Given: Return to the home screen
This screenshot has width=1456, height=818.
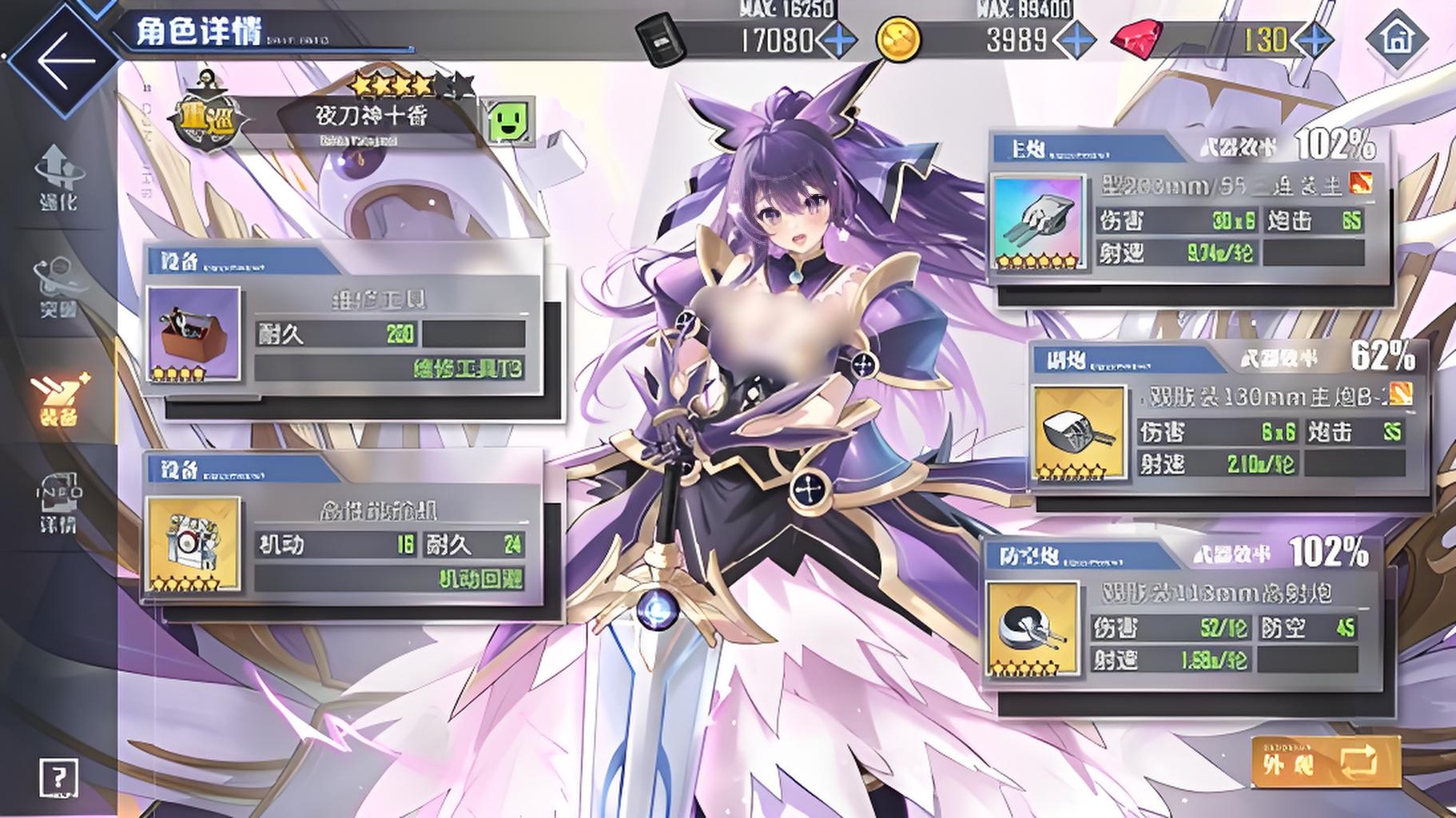Looking at the screenshot, I should coord(1396,38).
